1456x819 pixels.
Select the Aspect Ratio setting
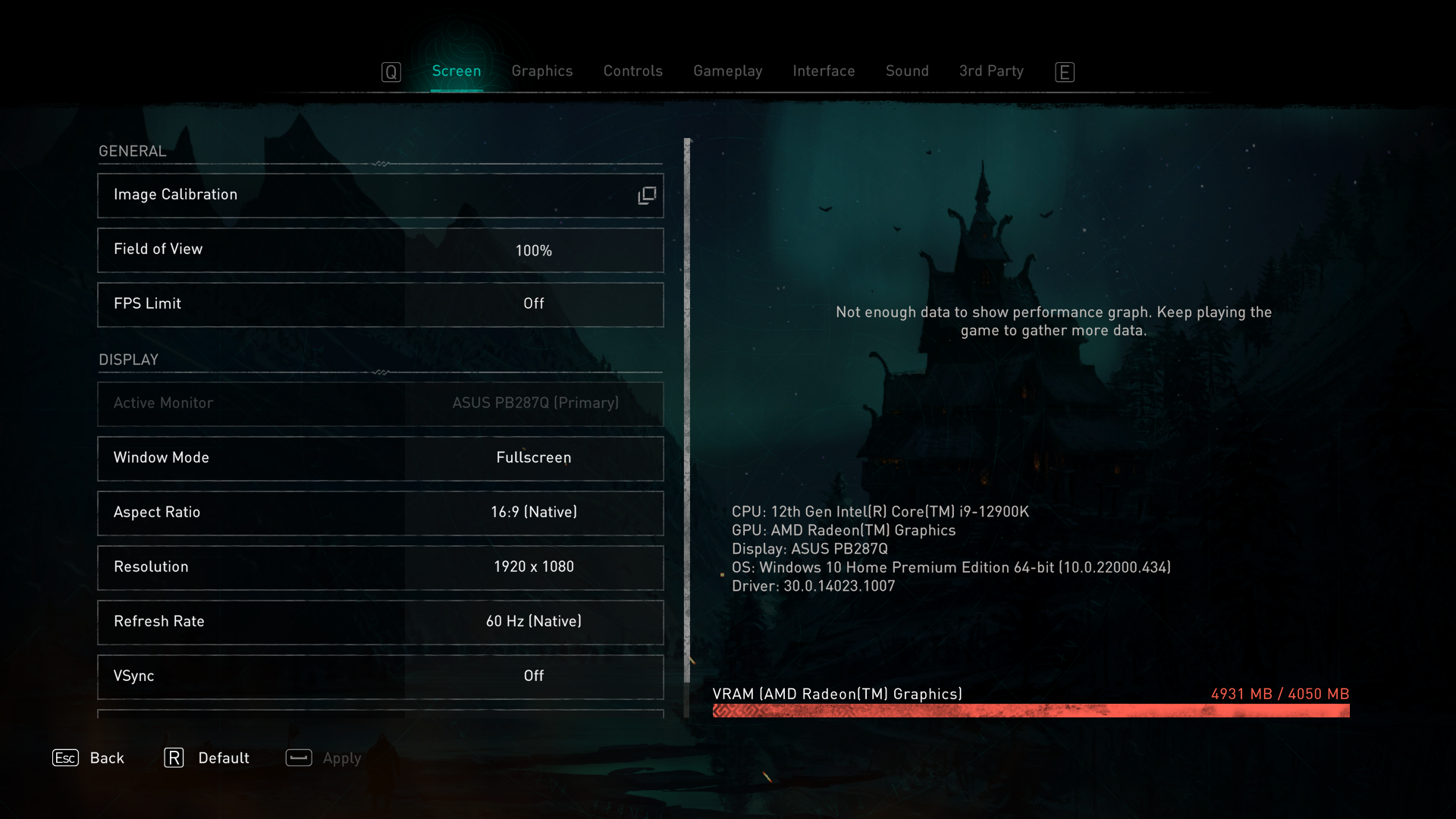381,513
